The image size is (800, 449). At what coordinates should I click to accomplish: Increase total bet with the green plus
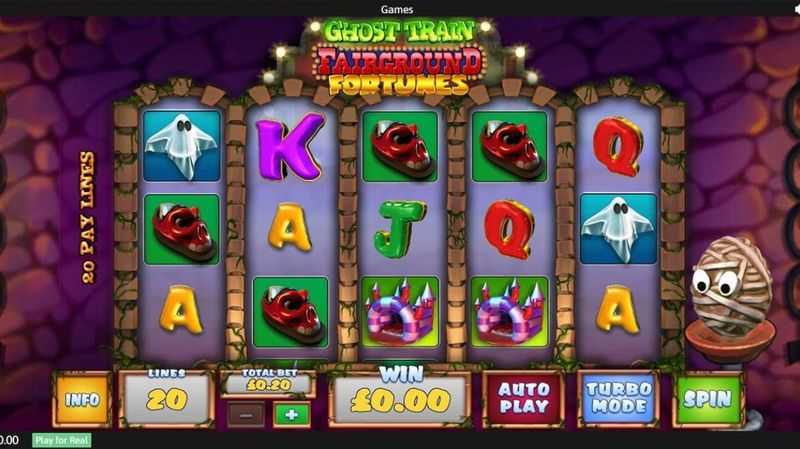(291, 414)
